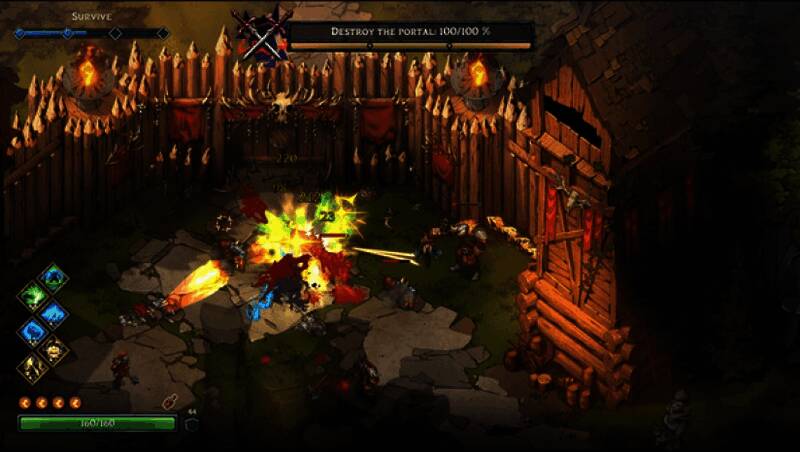800x452 pixels.
Task: Trigger the orange creature ability diamond
Action: 55,349
